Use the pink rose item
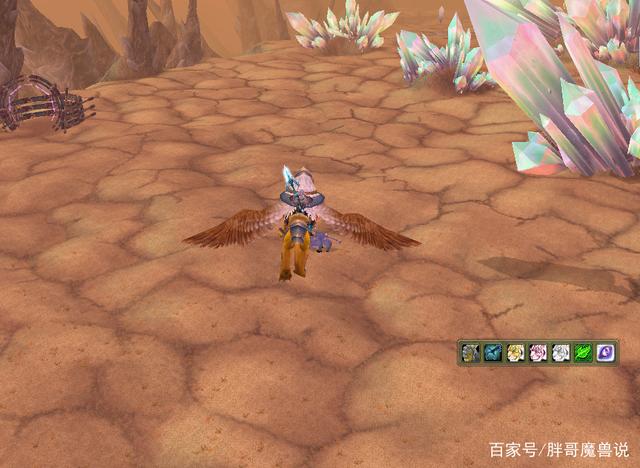Screen dimensions: 640x468 pyautogui.click(x=539, y=352)
